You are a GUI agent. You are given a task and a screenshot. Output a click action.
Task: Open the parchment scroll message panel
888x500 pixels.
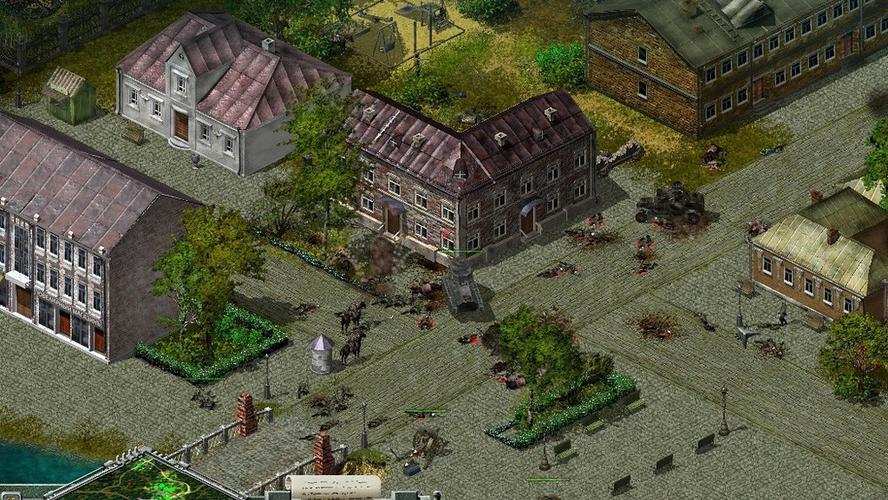coord(333,486)
